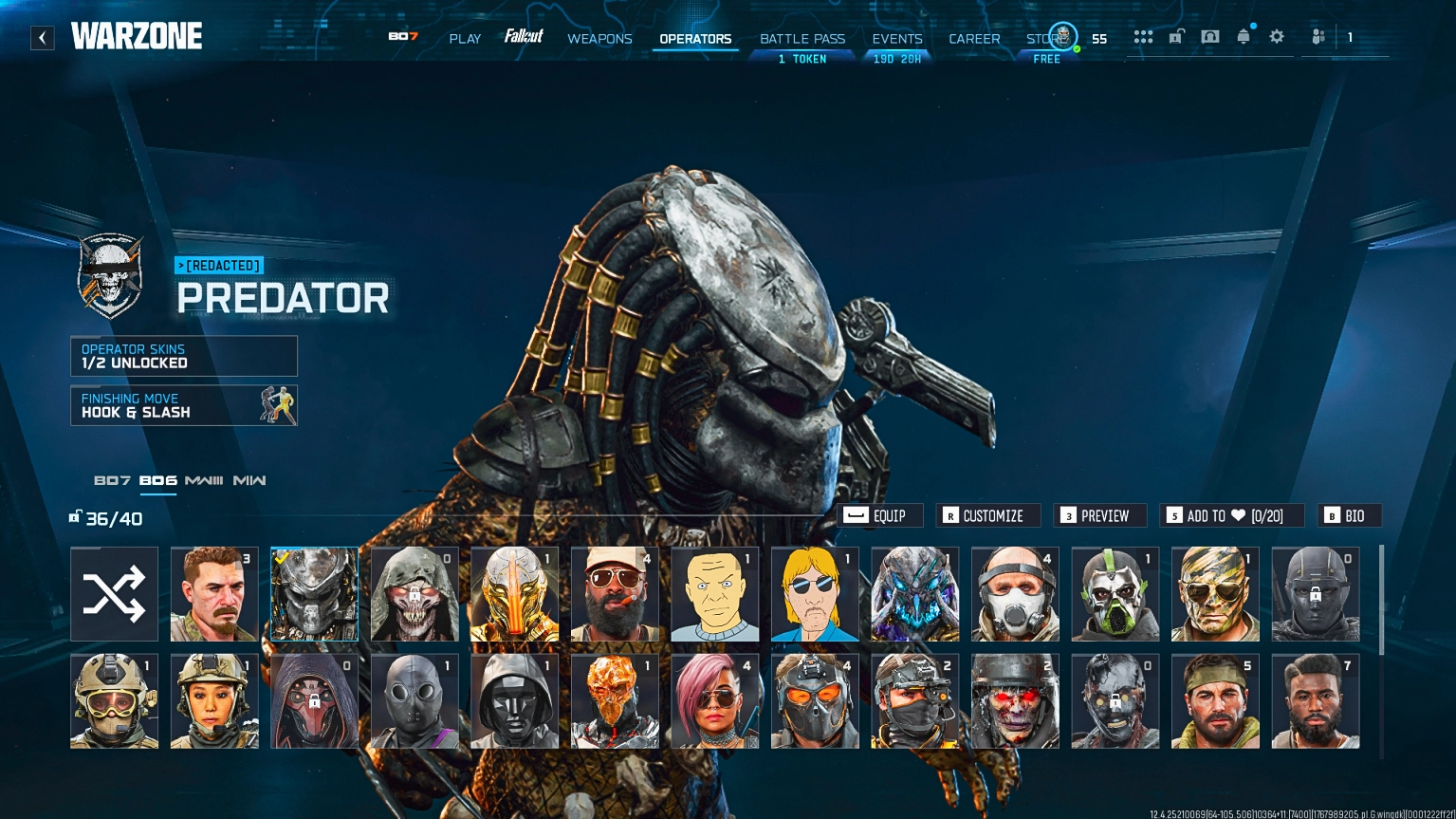1456x819 pixels.
Task: Open the settings gear icon
Action: 1276,36
